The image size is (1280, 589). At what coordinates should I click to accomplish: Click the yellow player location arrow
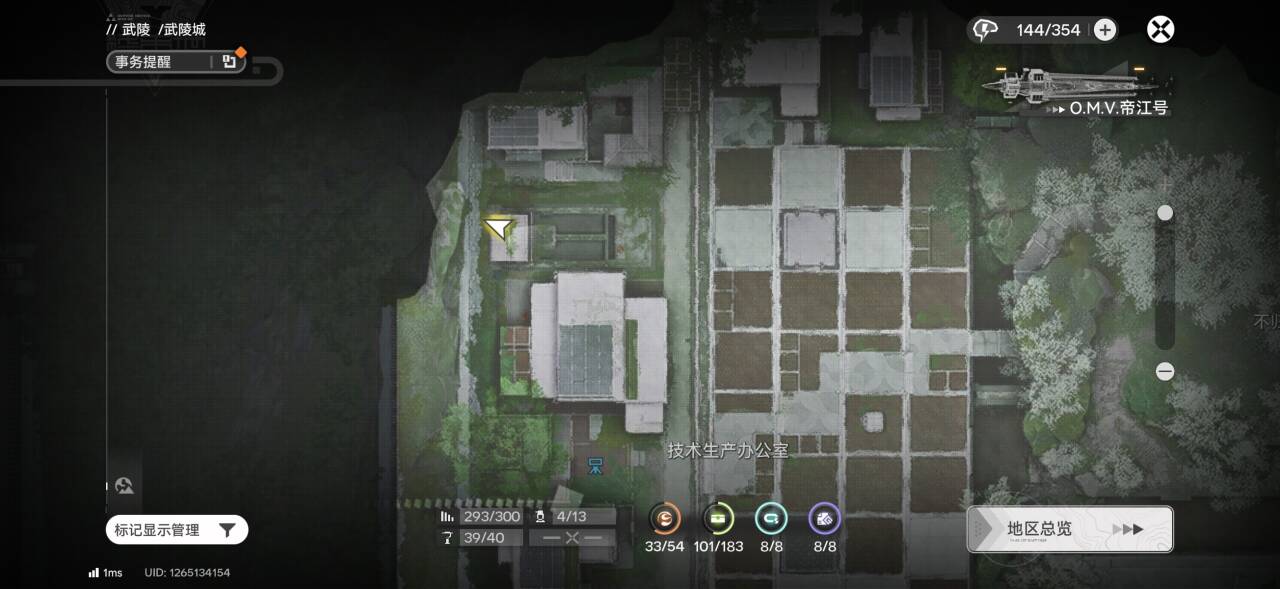[x=498, y=229]
